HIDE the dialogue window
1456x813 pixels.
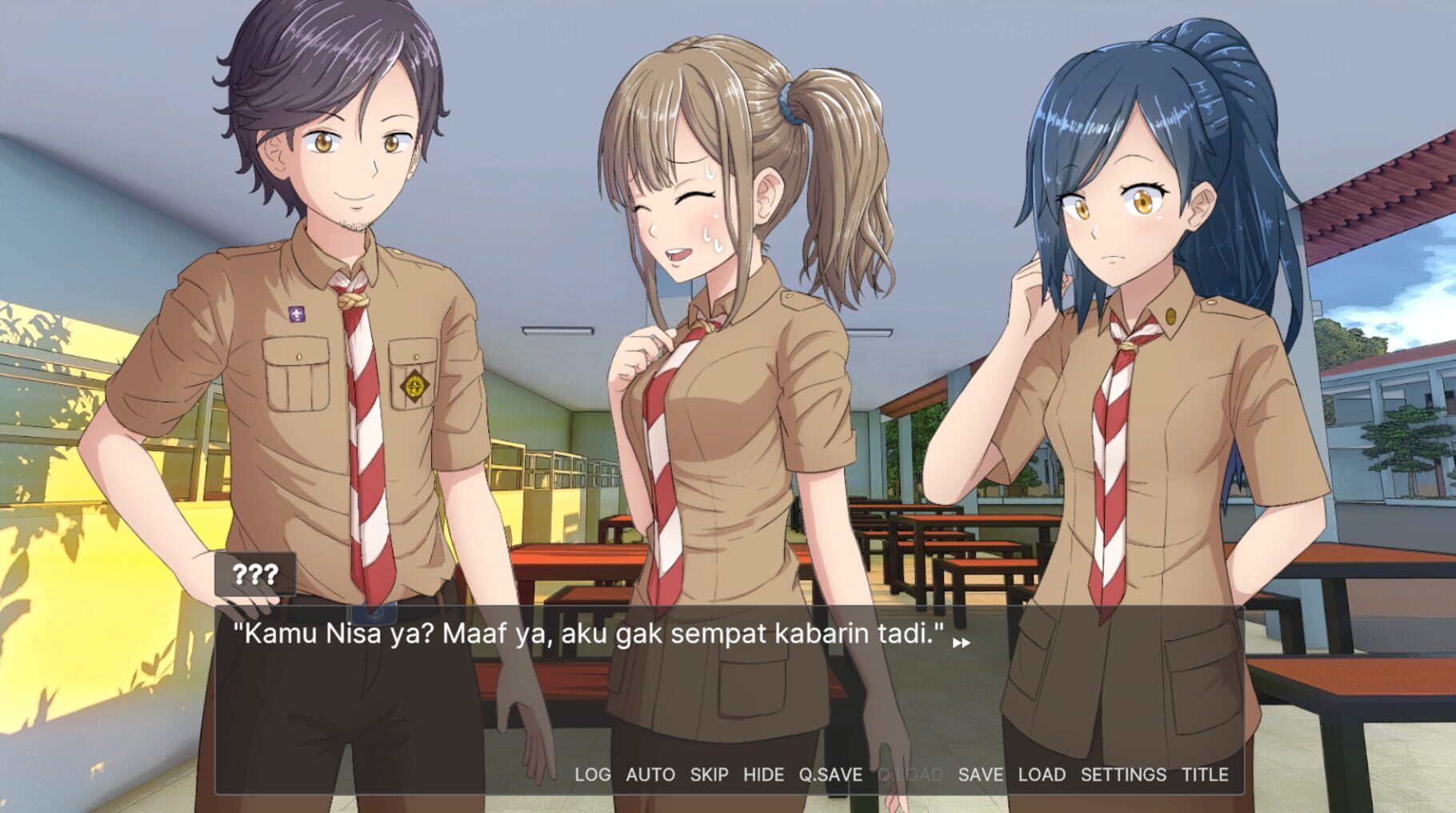tap(765, 775)
